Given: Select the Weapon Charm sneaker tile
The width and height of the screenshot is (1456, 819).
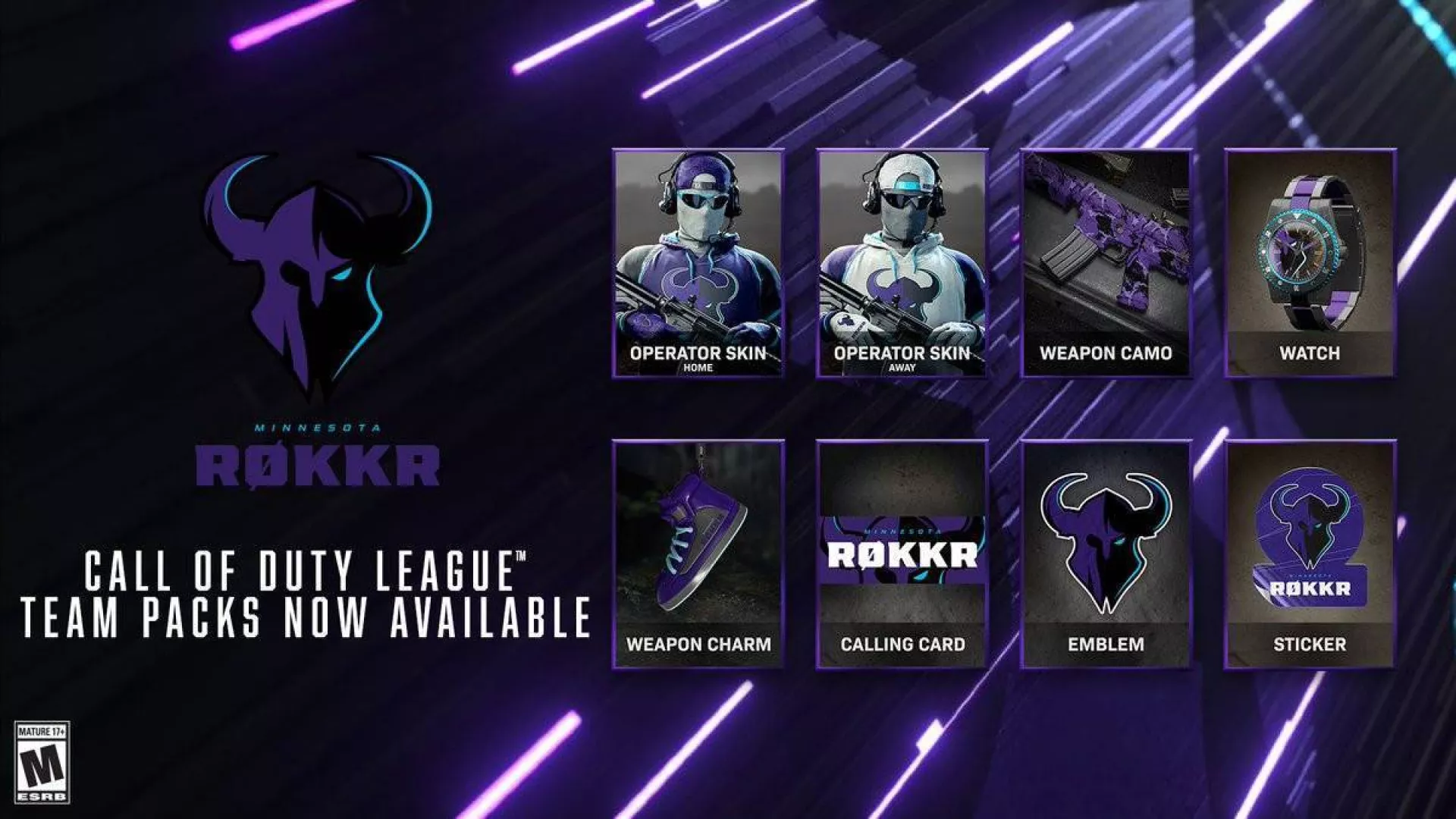Looking at the screenshot, I should 698,554.
